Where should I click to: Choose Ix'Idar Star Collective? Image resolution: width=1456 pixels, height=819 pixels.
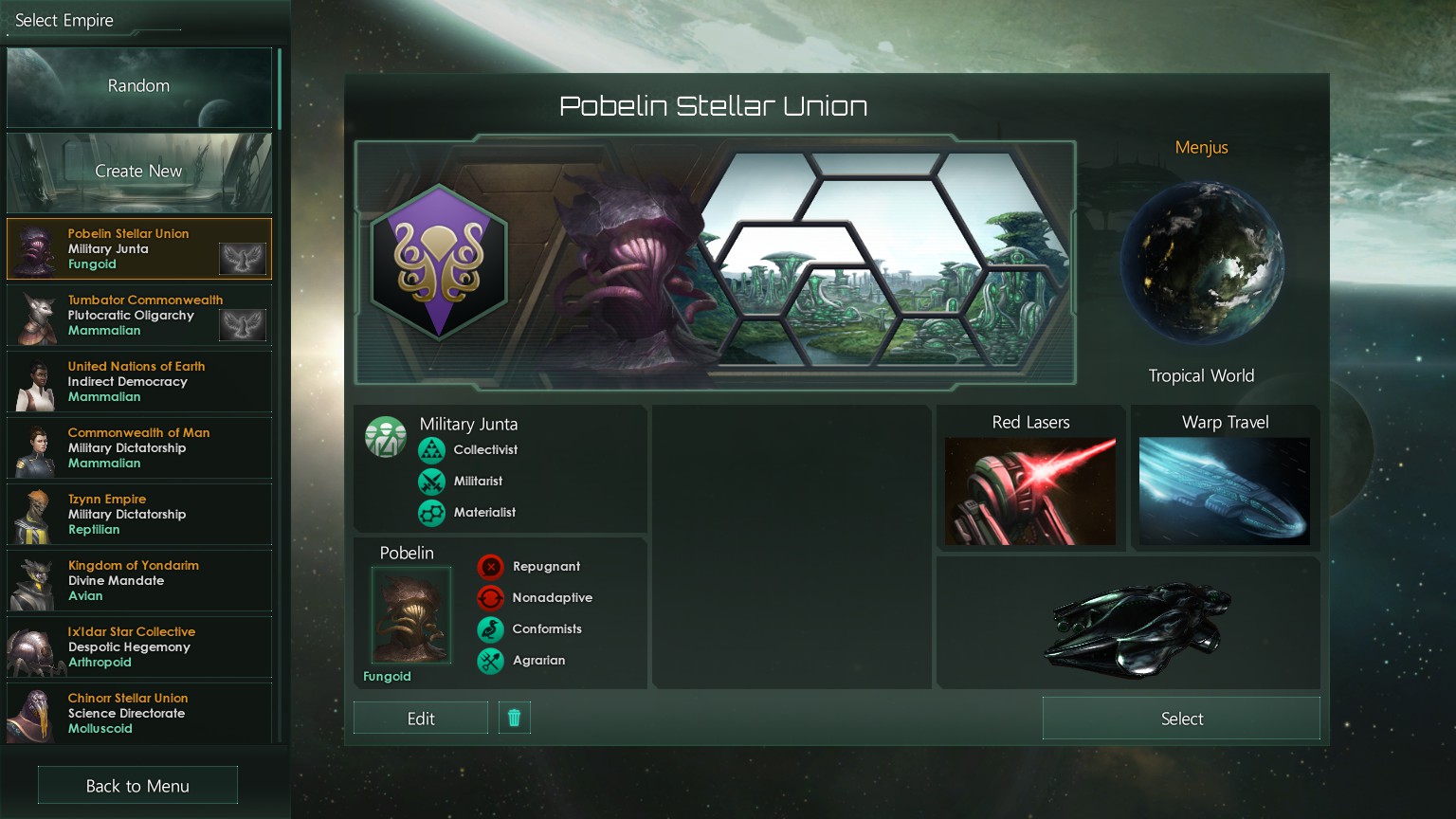click(x=138, y=647)
